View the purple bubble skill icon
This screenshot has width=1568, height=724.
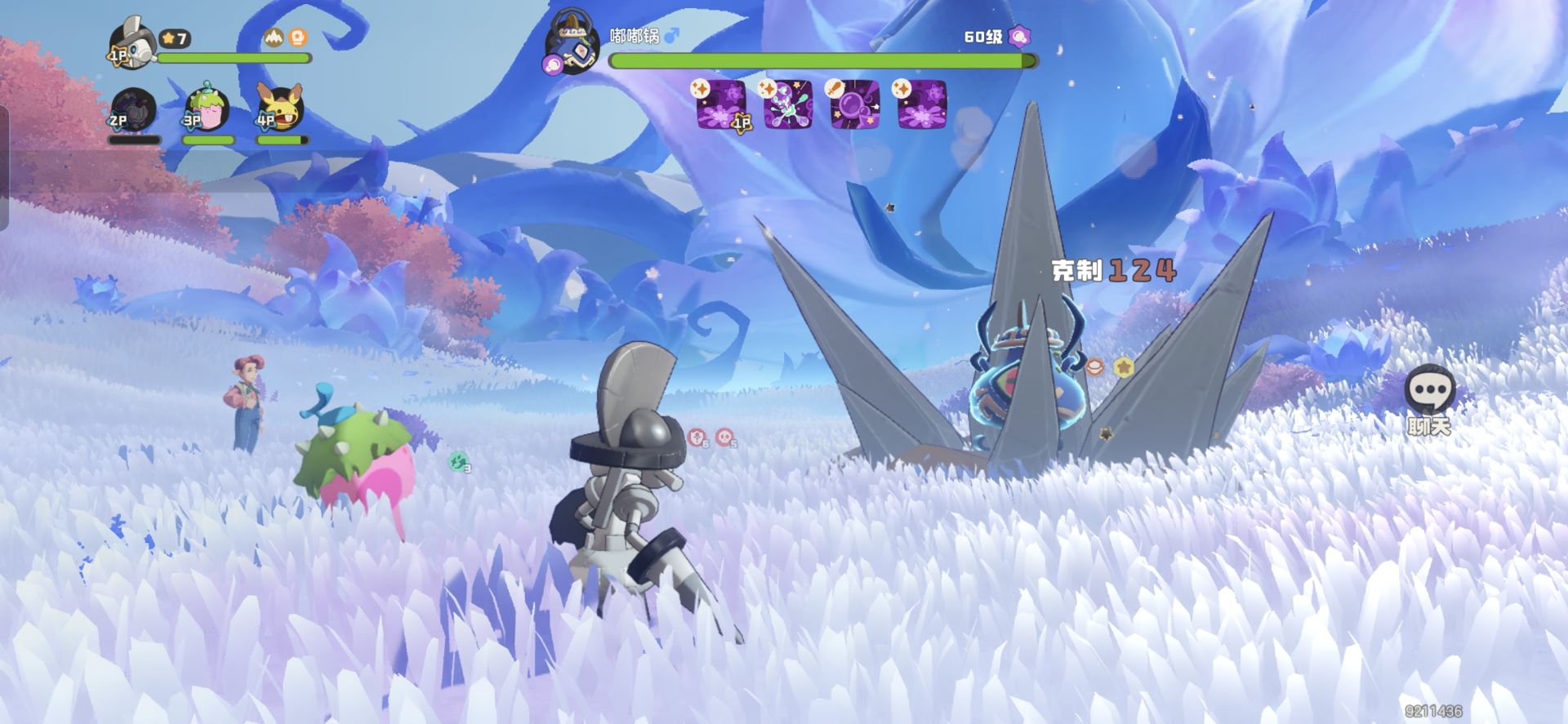pos(855,104)
